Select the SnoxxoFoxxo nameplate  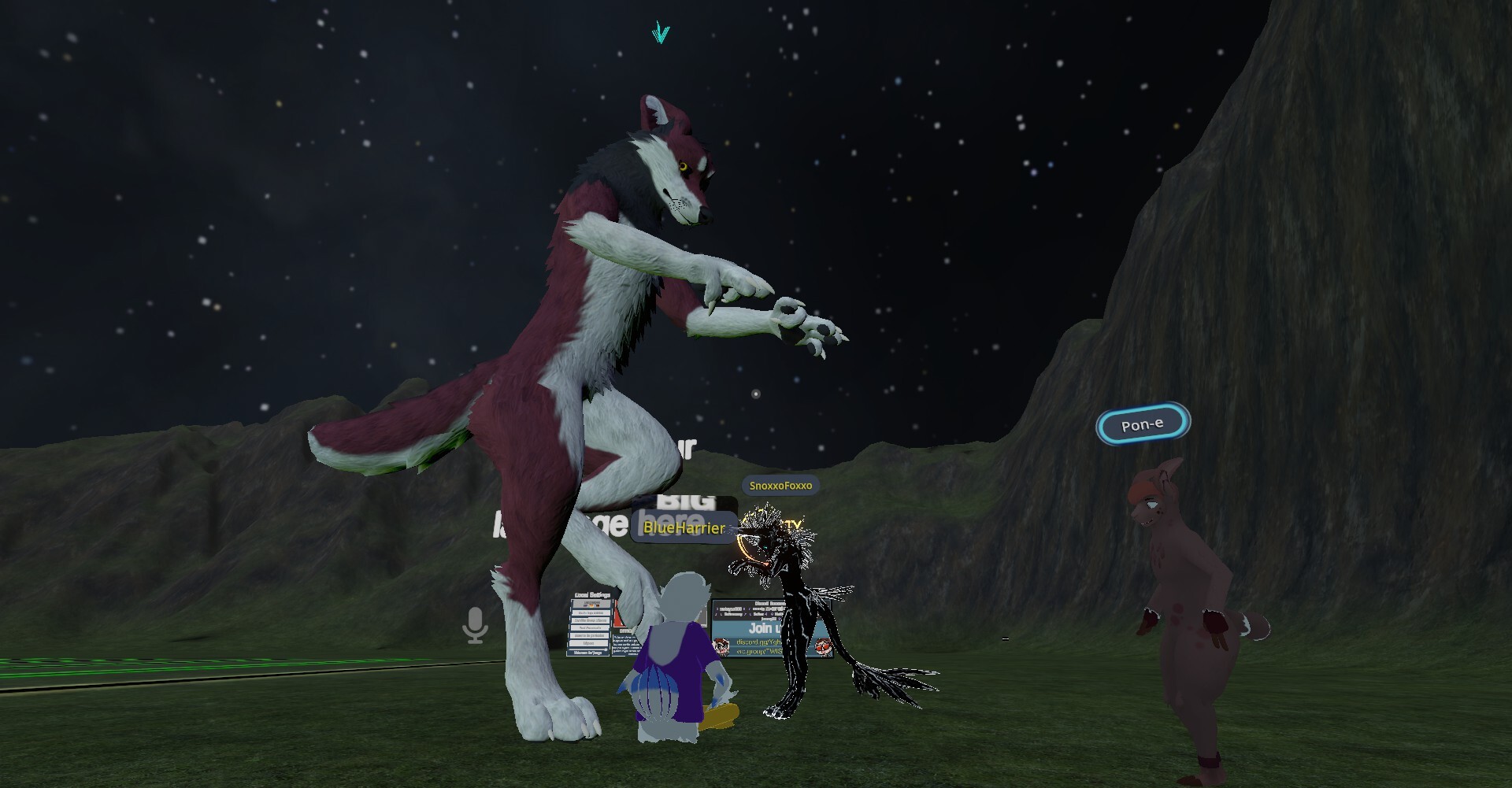(x=780, y=486)
